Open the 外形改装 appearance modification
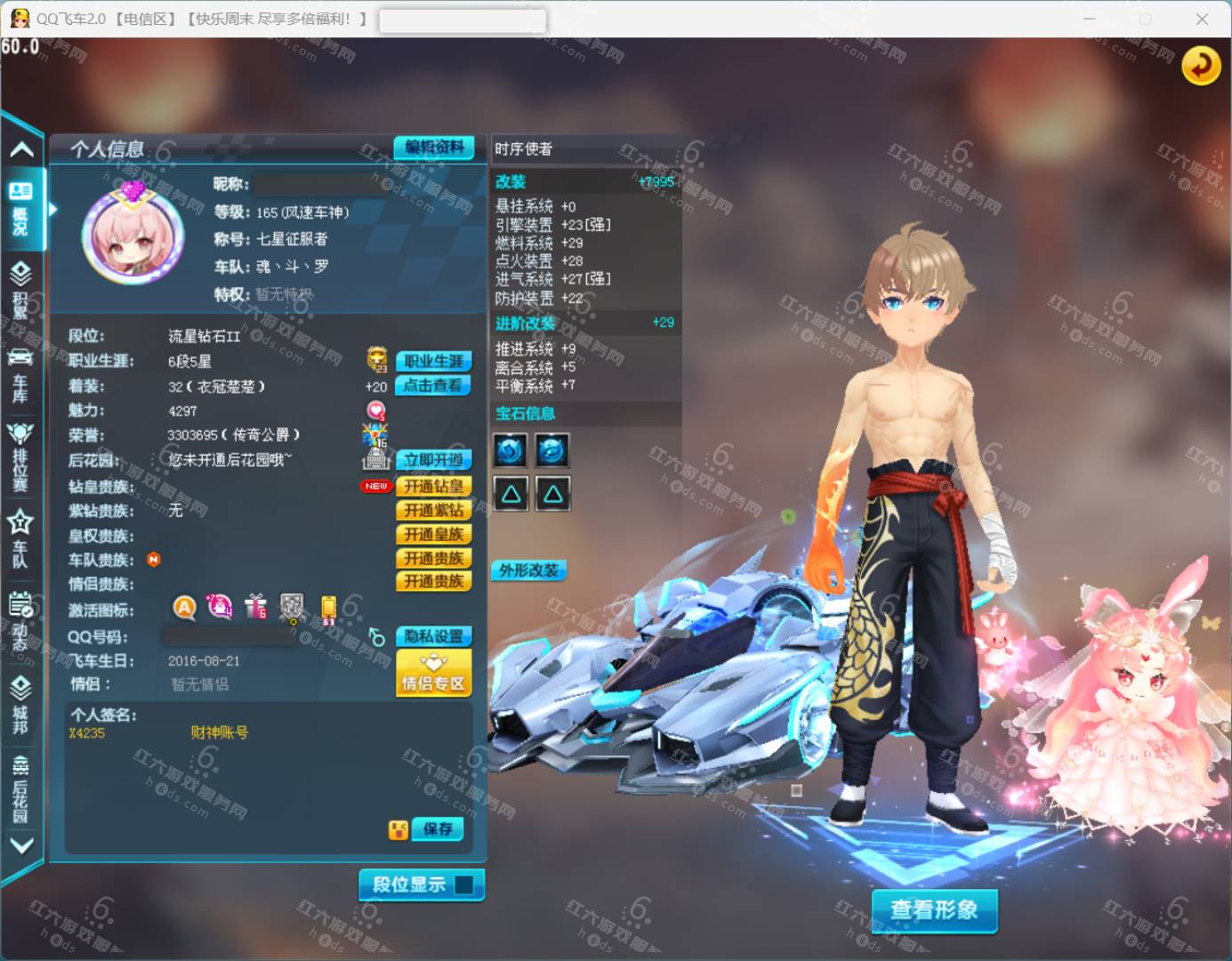Viewport: 1232px width, 961px height. [528, 570]
